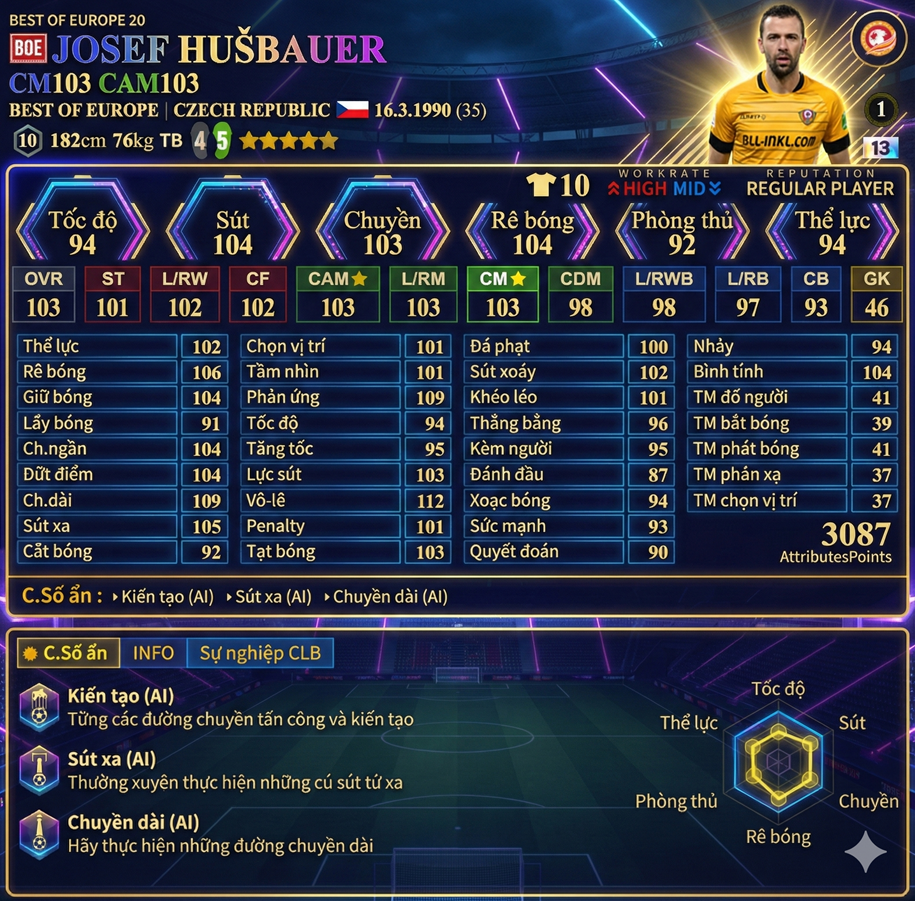915x901 pixels.
Task: Open the Sự nghiệp CLB tab
Action: (260, 653)
